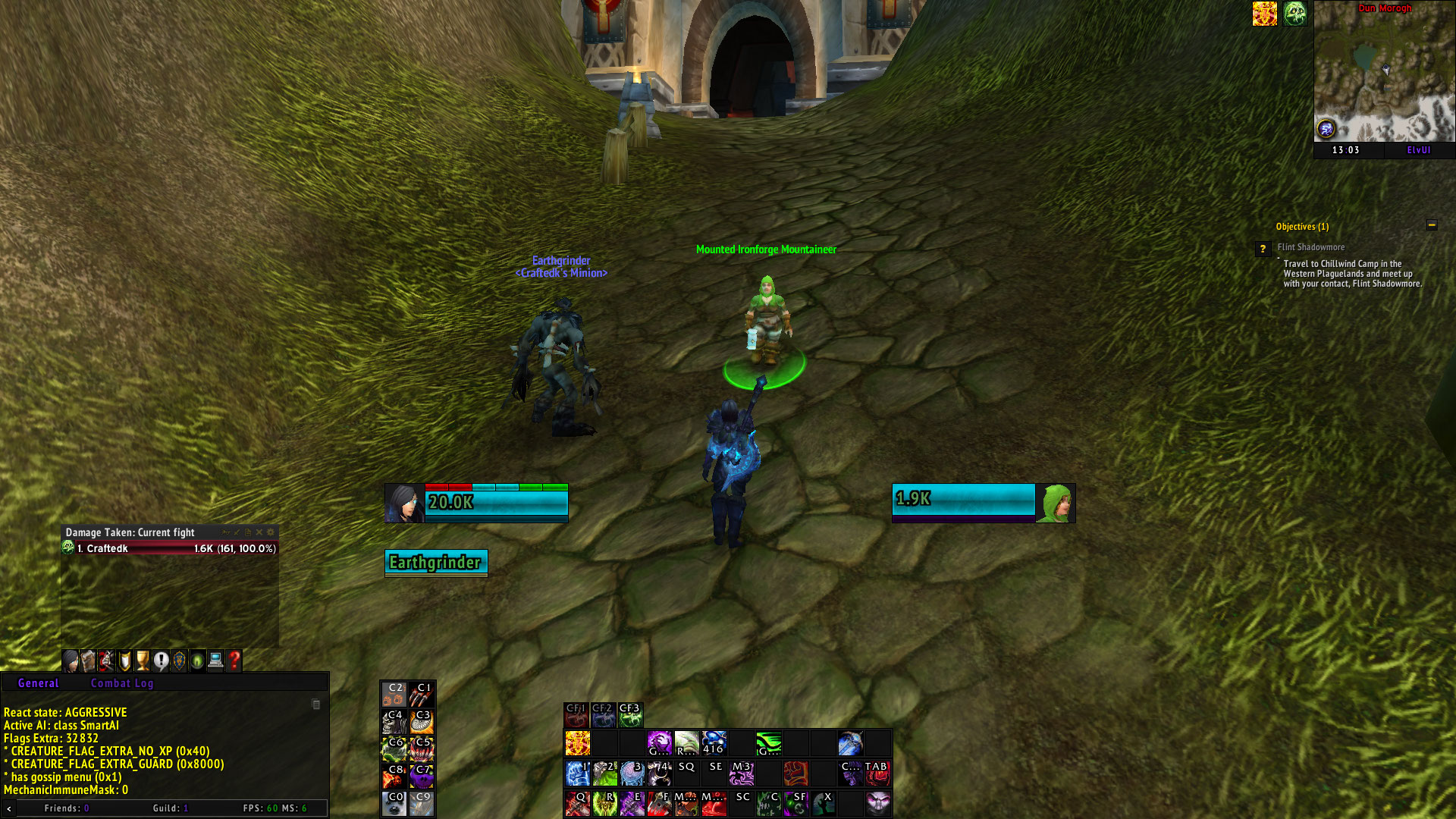This screenshot has height=819, width=1456.
Task: Expand the chat panel with the left arrow
Action: (x=8, y=808)
